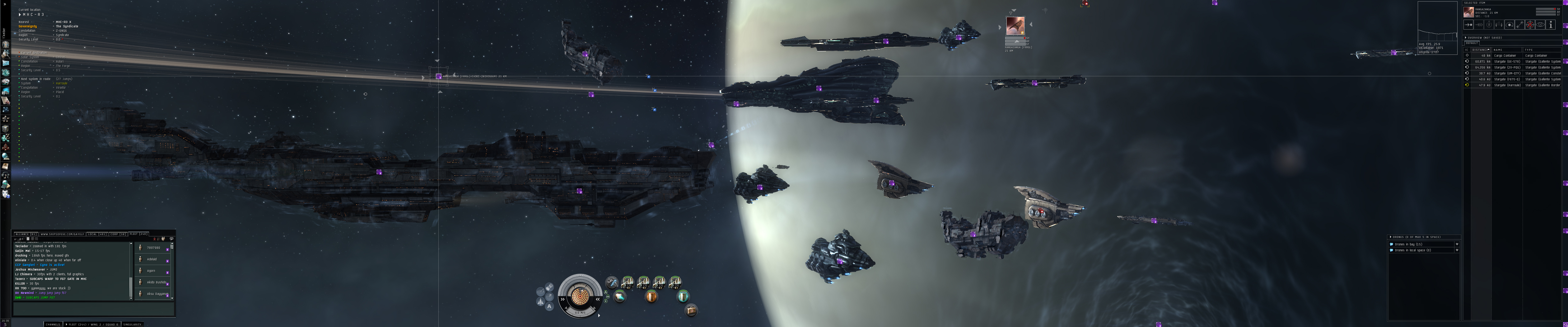Approach the selected item Rangazanga
The width and height of the screenshot is (1568, 327).
click(1468, 25)
